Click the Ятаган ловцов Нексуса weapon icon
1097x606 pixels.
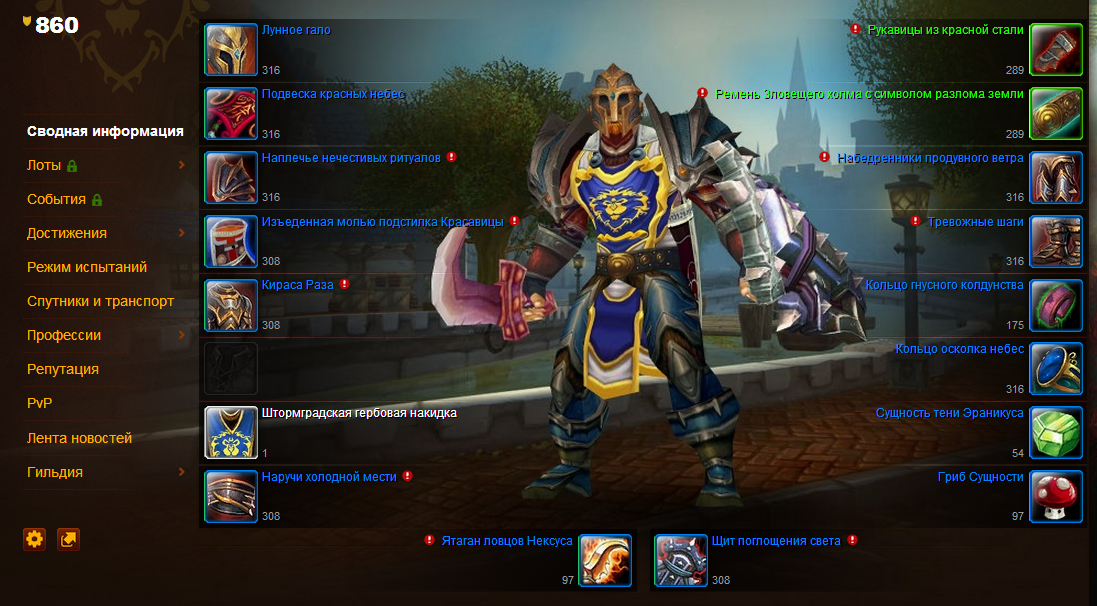tap(605, 560)
